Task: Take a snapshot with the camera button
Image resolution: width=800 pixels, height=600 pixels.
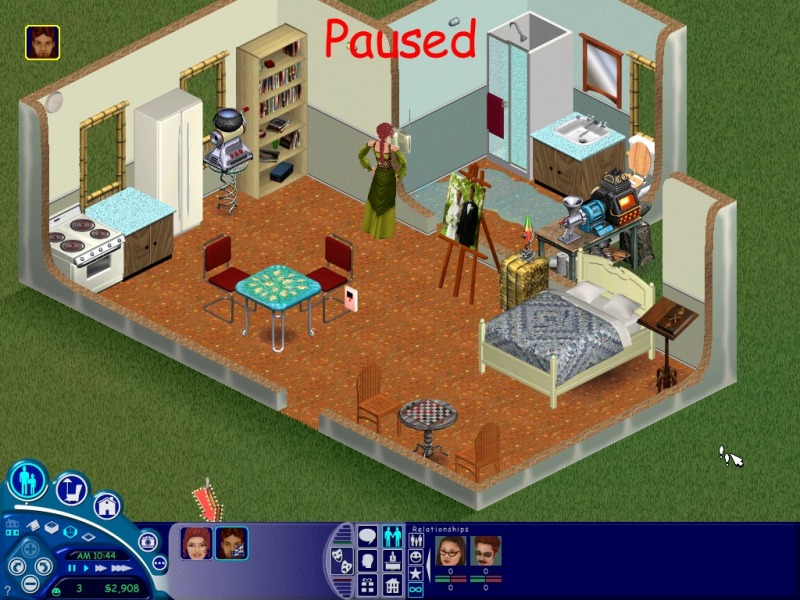Action: point(148,541)
